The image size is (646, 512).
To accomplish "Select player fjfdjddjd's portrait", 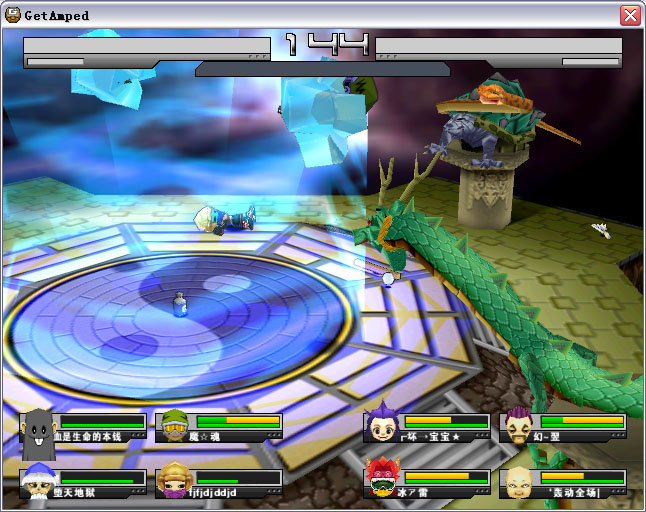I will coord(174,482).
